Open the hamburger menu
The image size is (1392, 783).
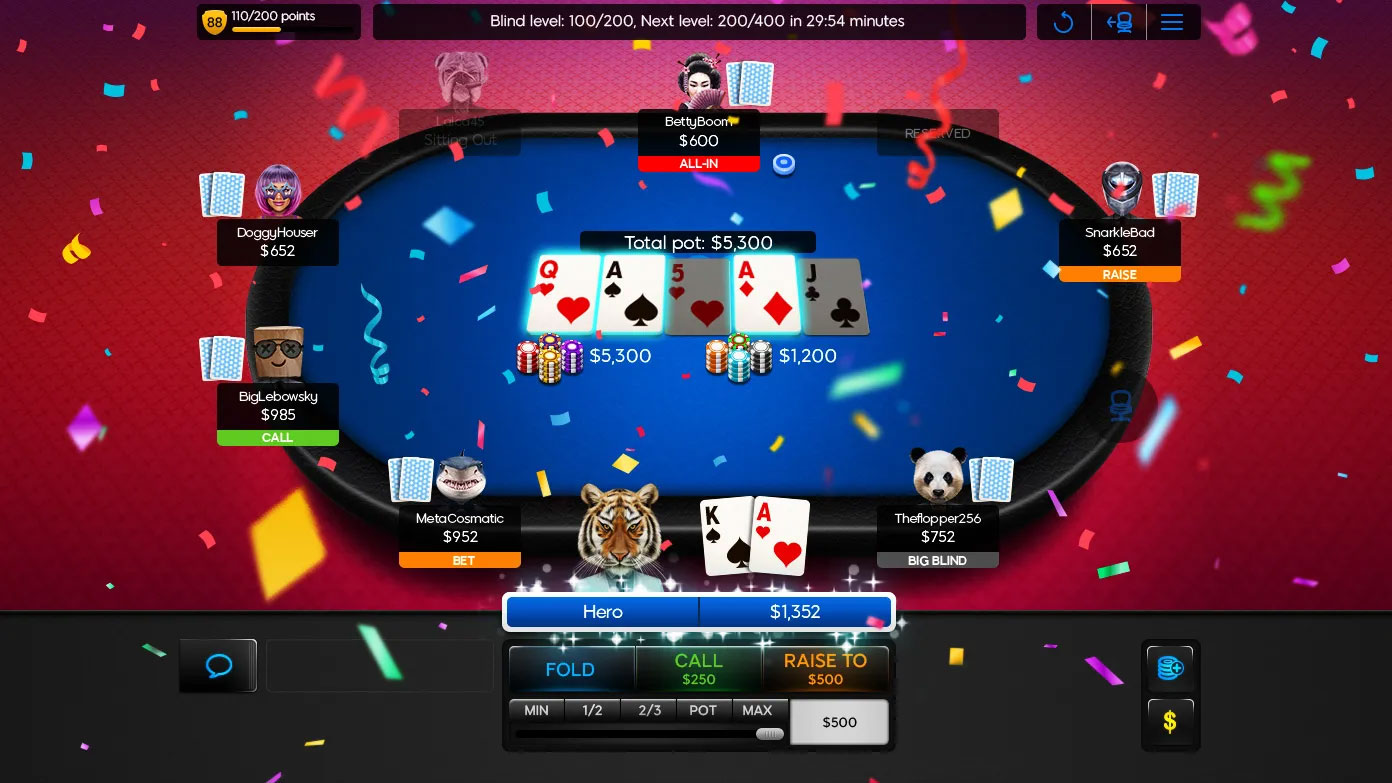[x=1172, y=22]
